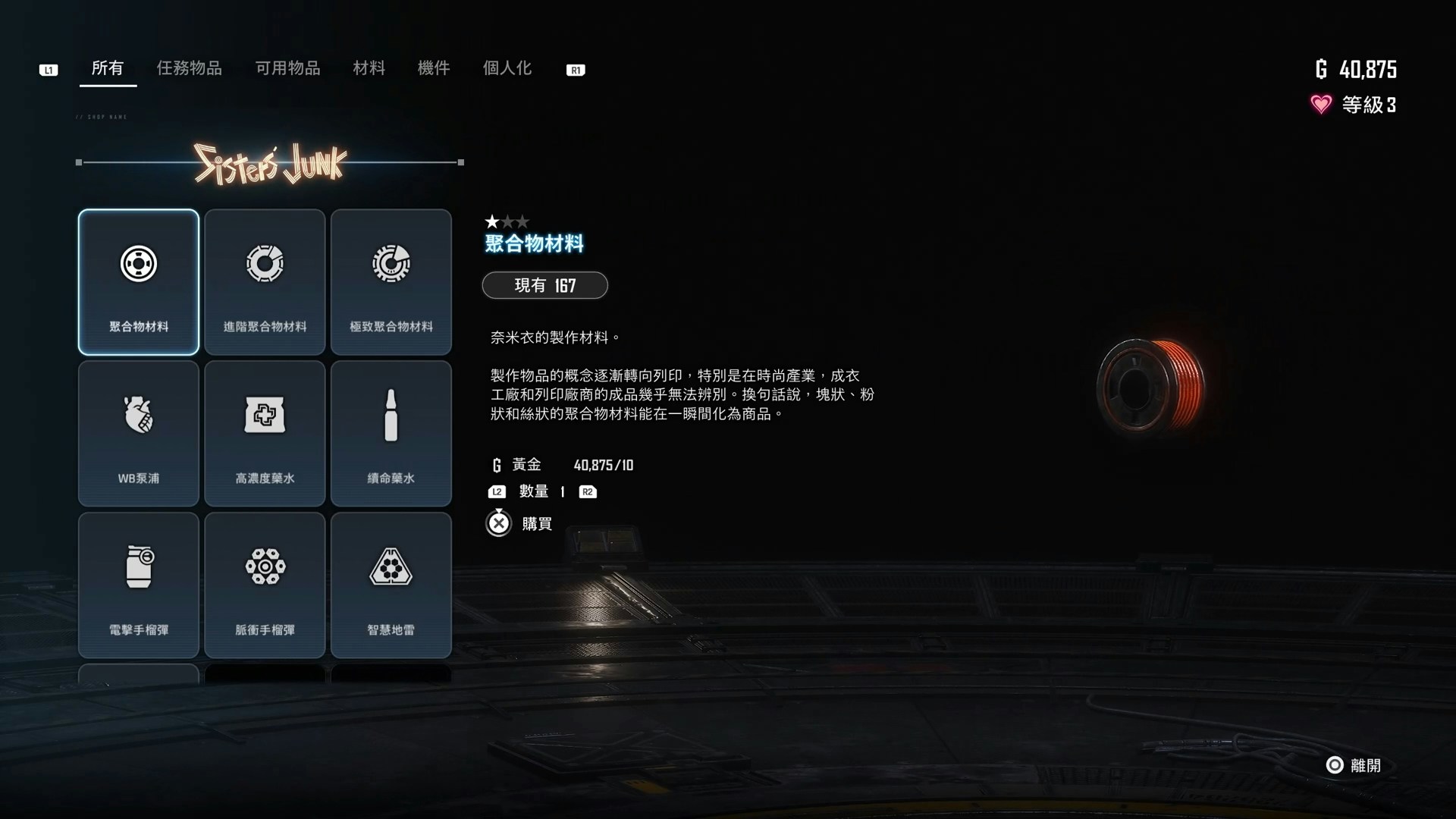Select the 進階聚合物材料 item icon
1456x819 pixels.
point(265,263)
